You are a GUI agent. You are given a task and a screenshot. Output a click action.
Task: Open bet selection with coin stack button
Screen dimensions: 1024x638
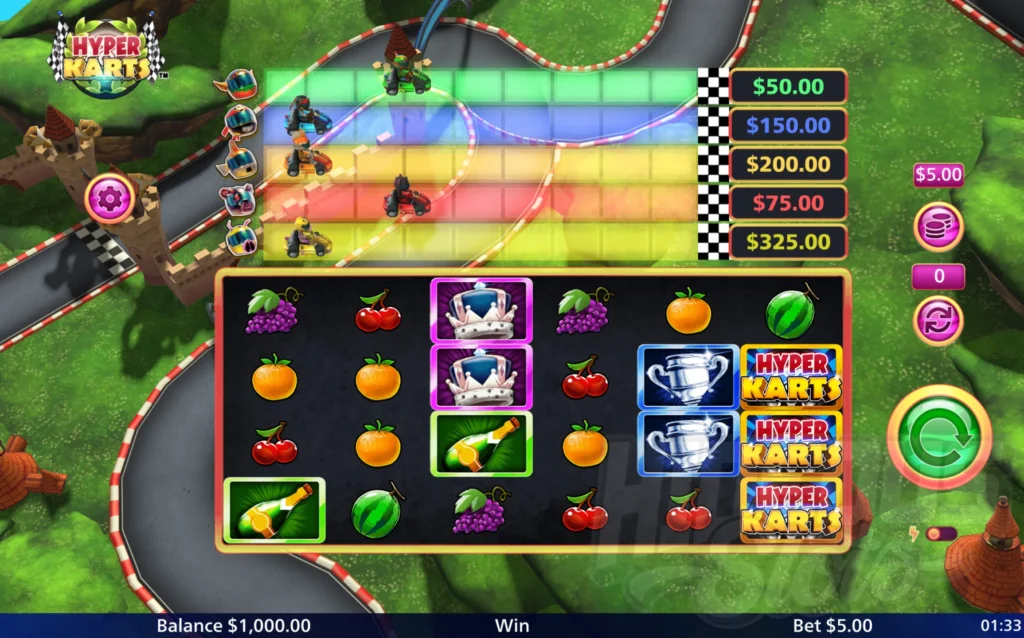[x=938, y=226]
